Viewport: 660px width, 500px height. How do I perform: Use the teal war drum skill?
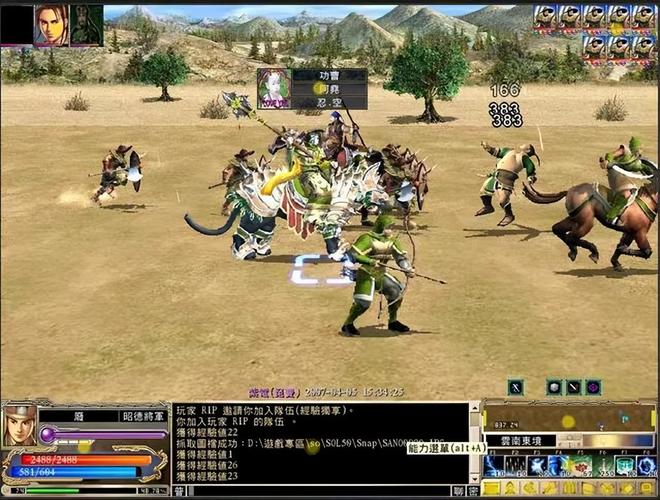click(625, 465)
